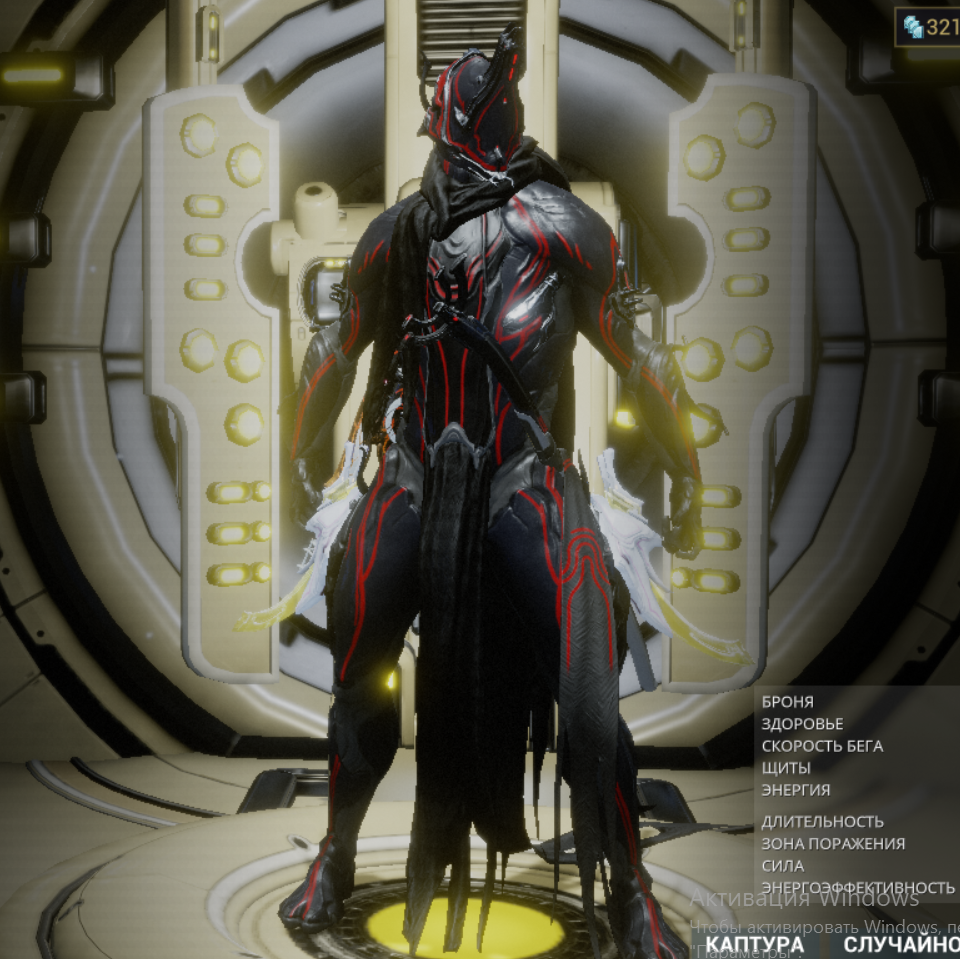Open the platinum balance box

[929, 27]
